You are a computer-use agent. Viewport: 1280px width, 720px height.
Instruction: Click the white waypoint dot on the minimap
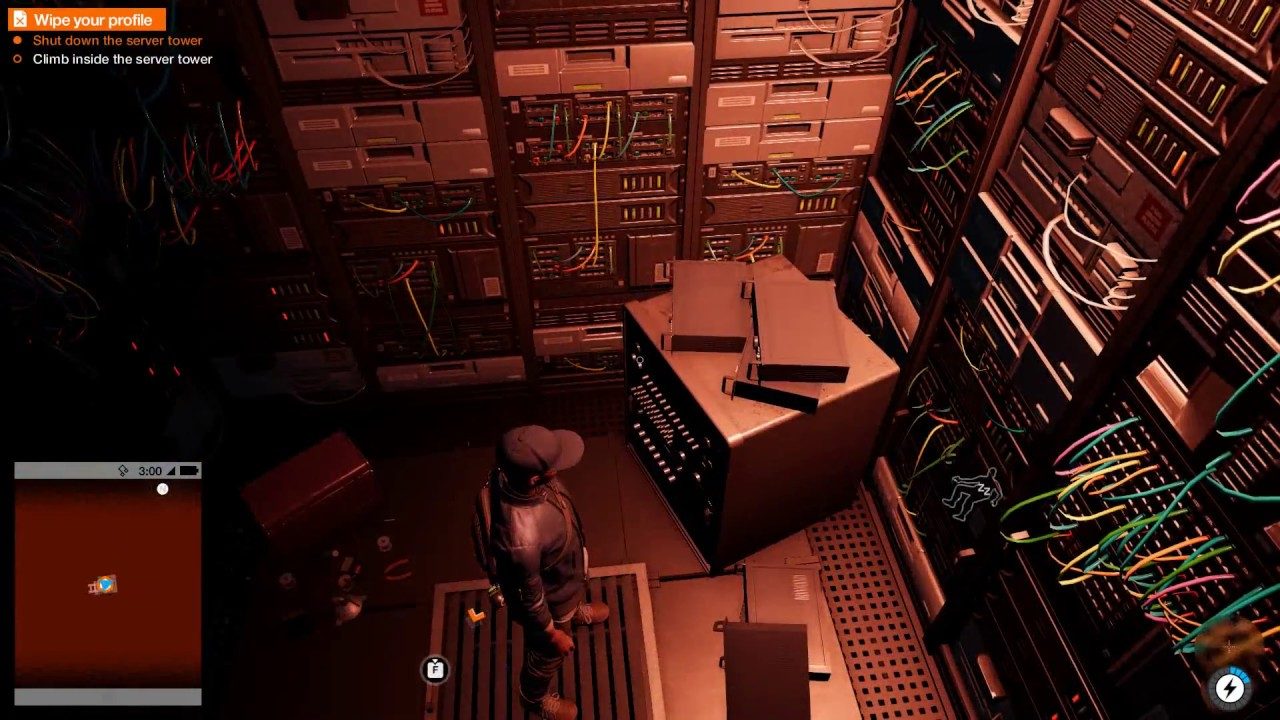[x=163, y=489]
